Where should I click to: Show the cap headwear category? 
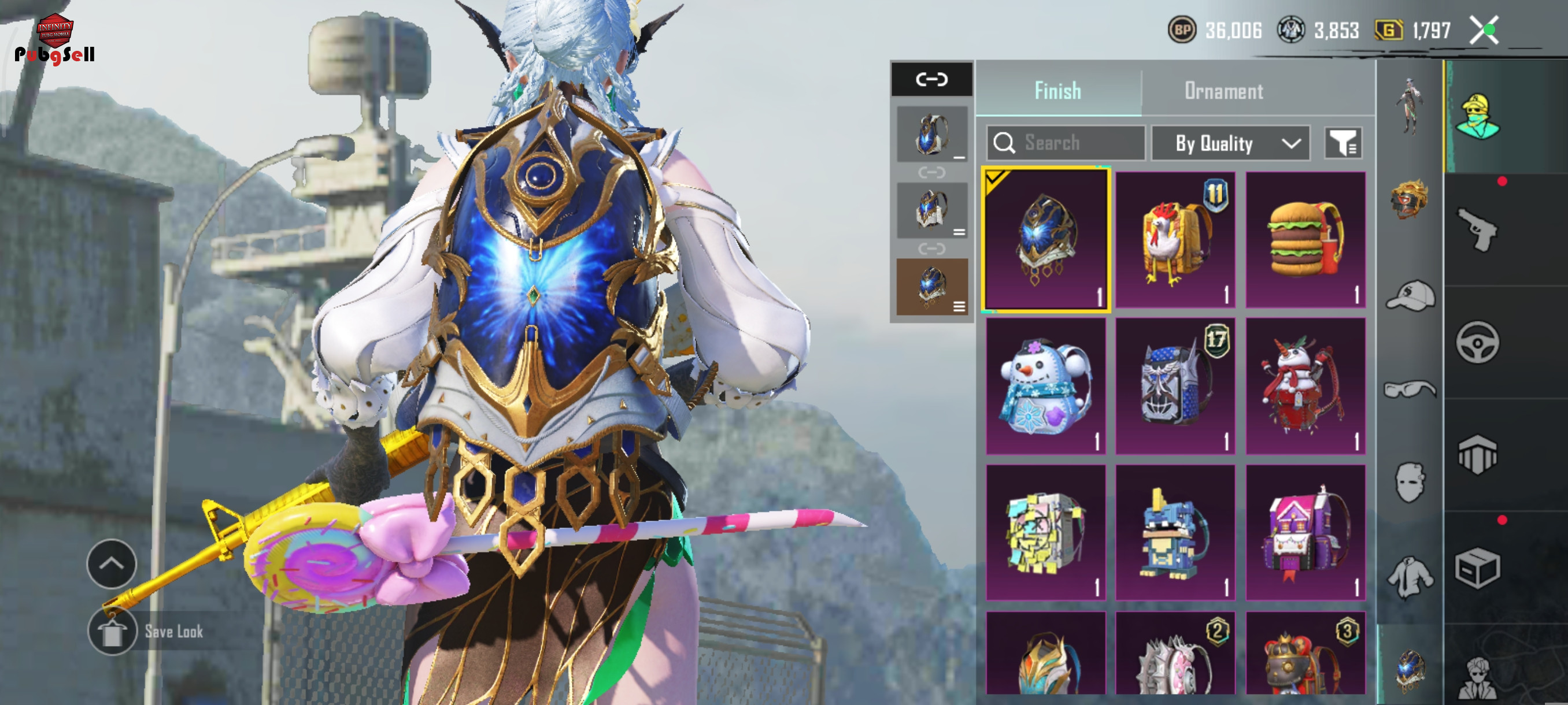(x=1410, y=296)
